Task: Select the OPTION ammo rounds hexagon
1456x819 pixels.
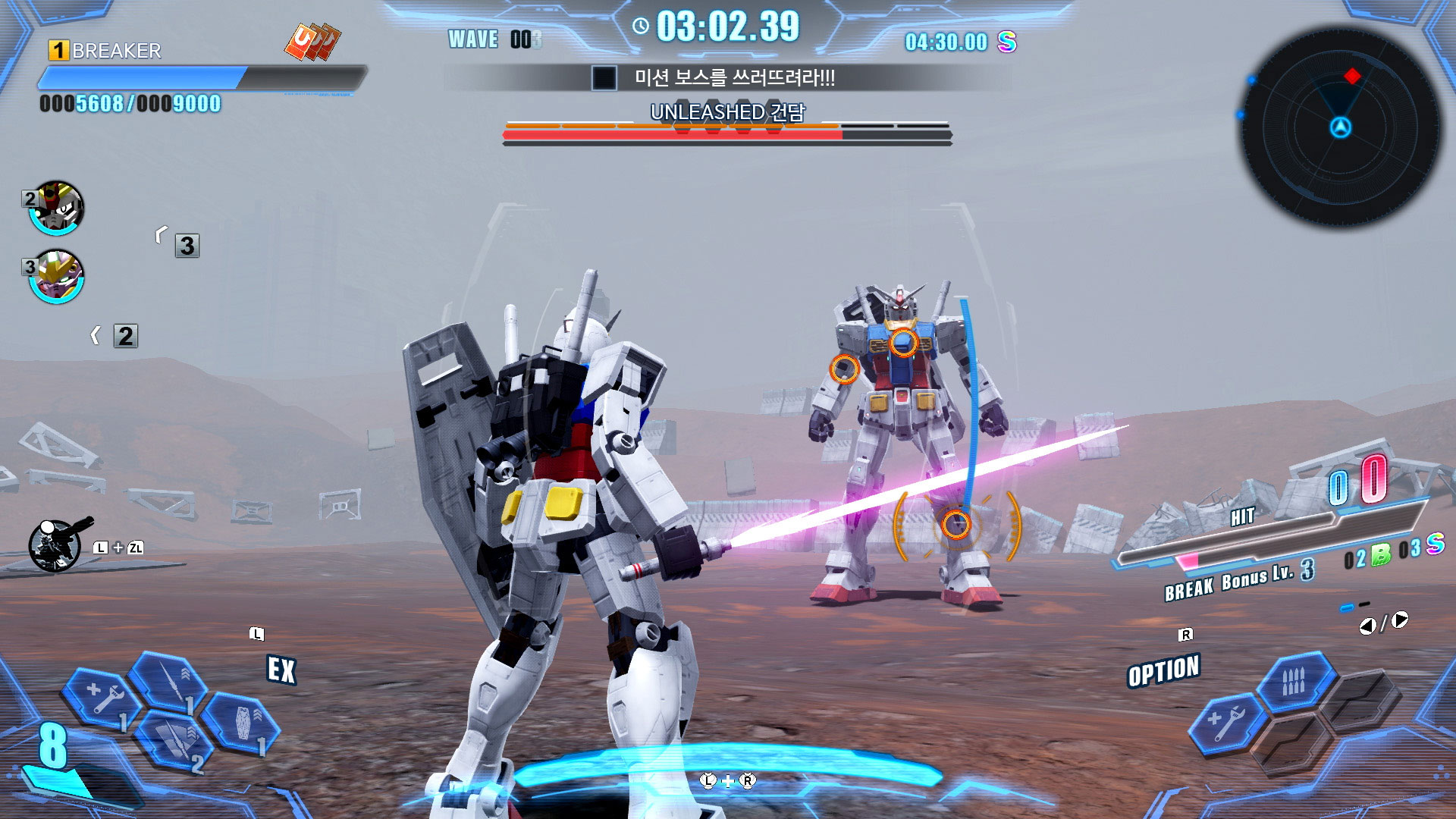Action: point(1294,681)
